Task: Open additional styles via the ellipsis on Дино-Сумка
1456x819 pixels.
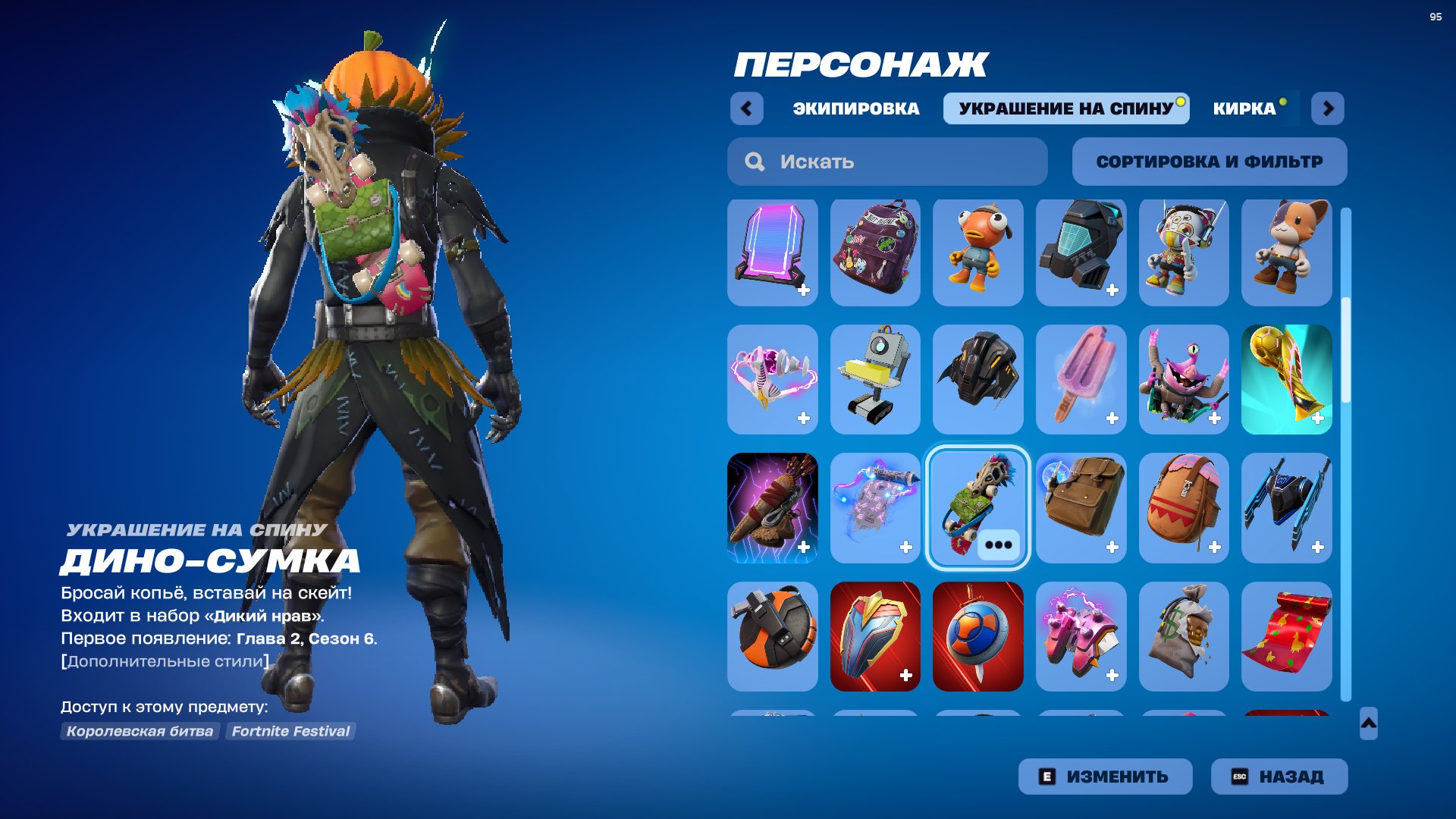Action: (1000, 543)
